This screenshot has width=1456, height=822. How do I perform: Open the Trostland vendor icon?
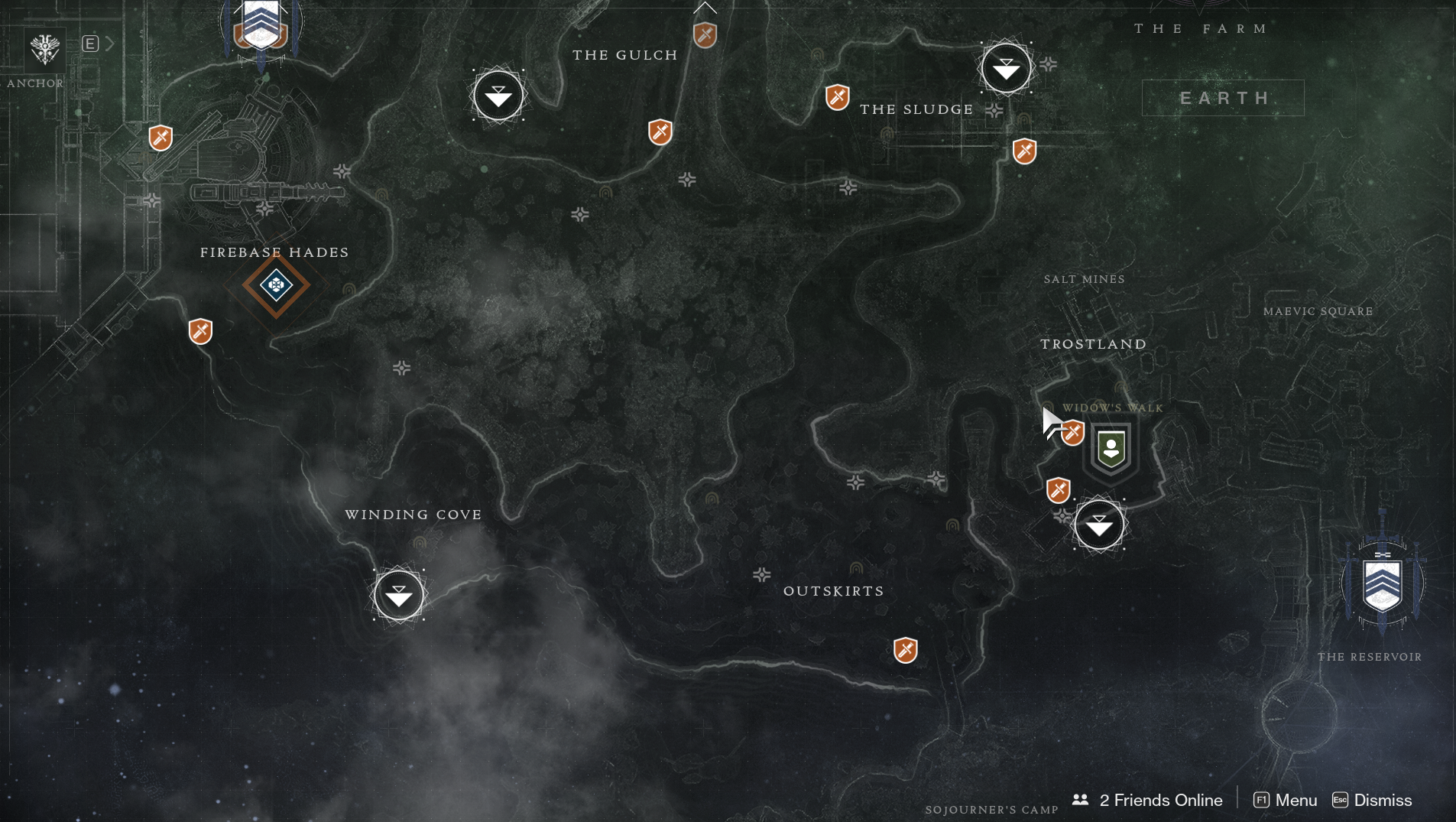pyautogui.click(x=1111, y=449)
